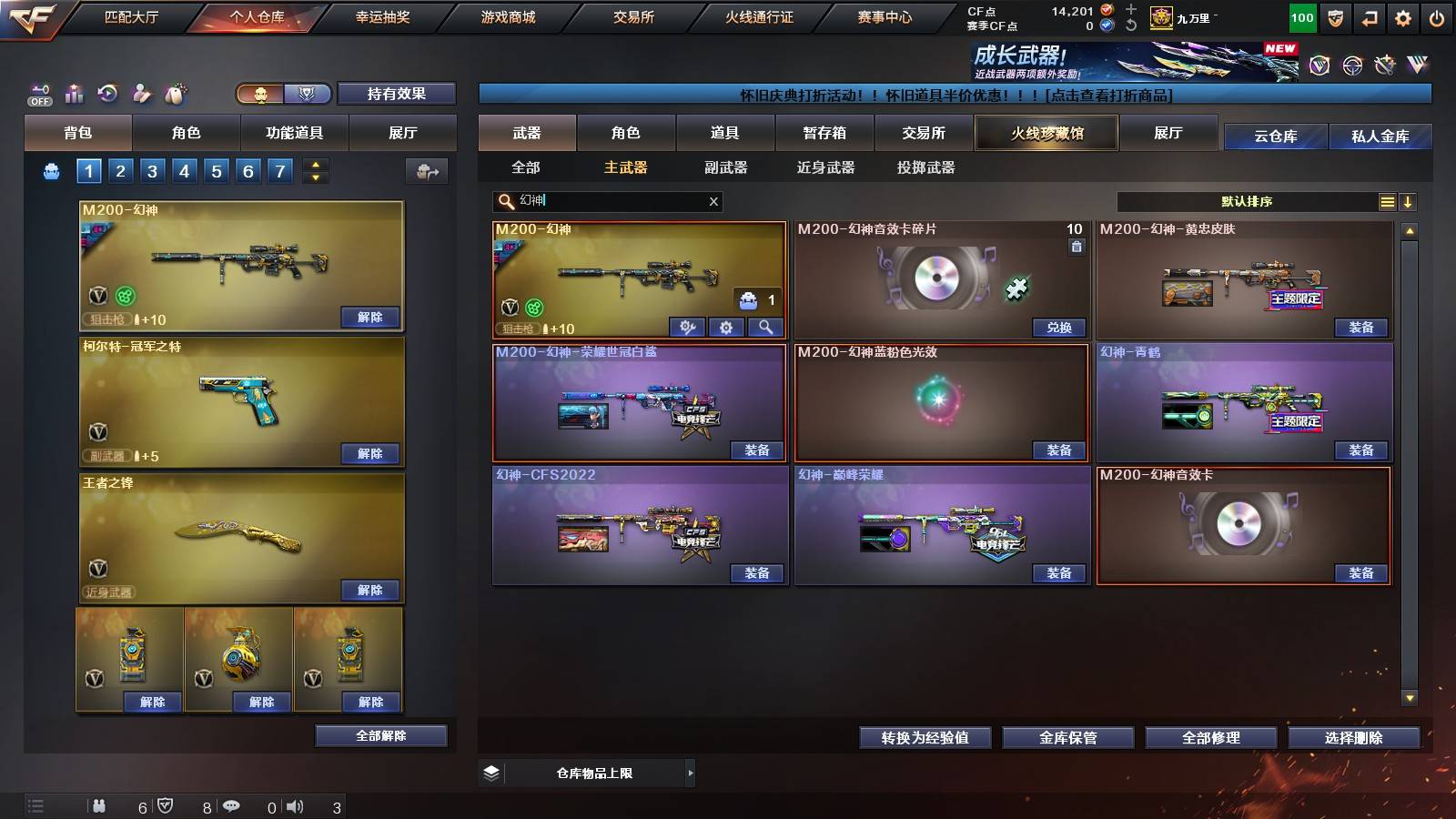Click the magnifier preview icon on M200-幻神 card
Viewport: 1456px width, 819px height.
click(x=765, y=328)
